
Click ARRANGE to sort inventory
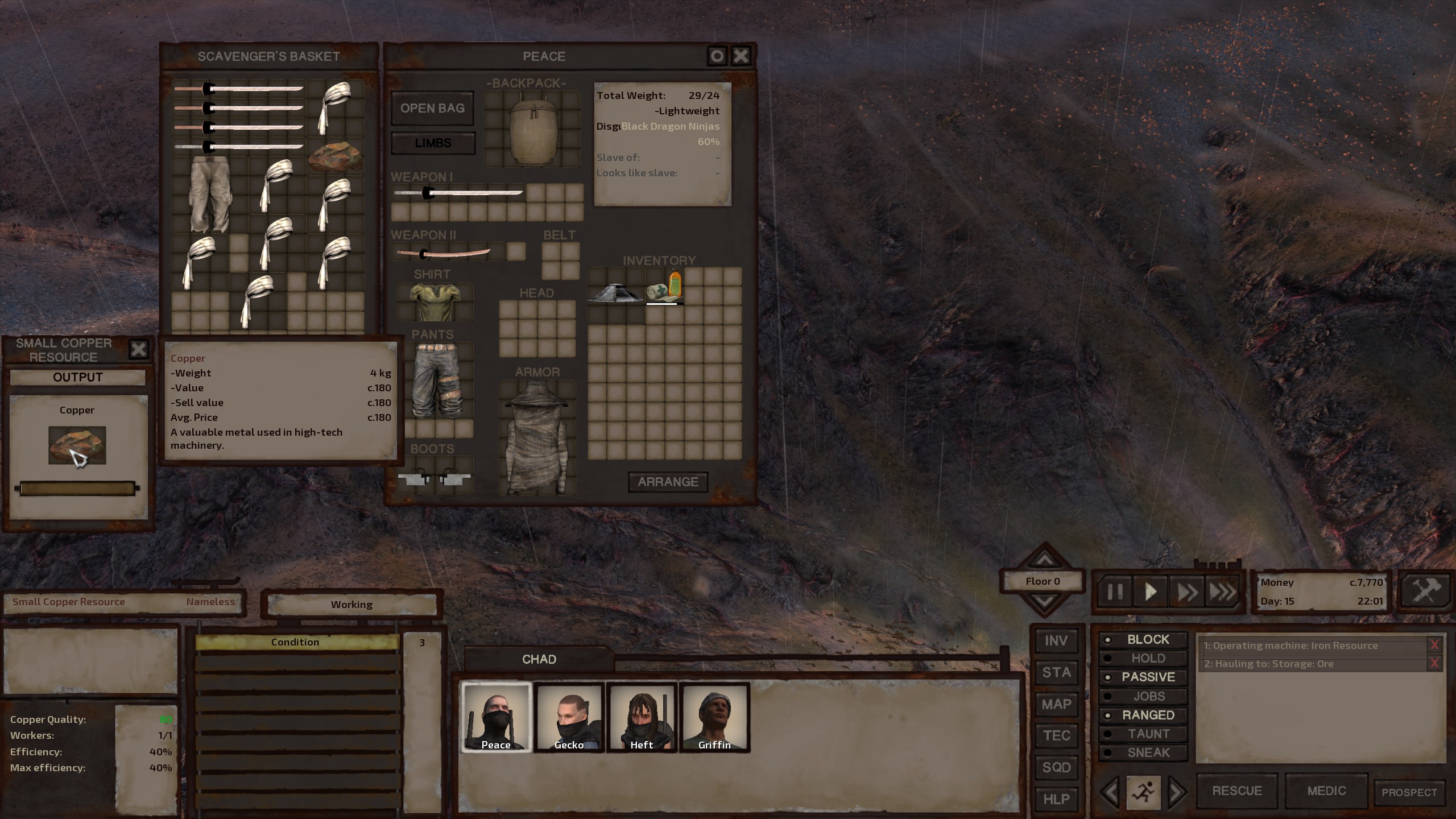pyautogui.click(x=668, y=482)
